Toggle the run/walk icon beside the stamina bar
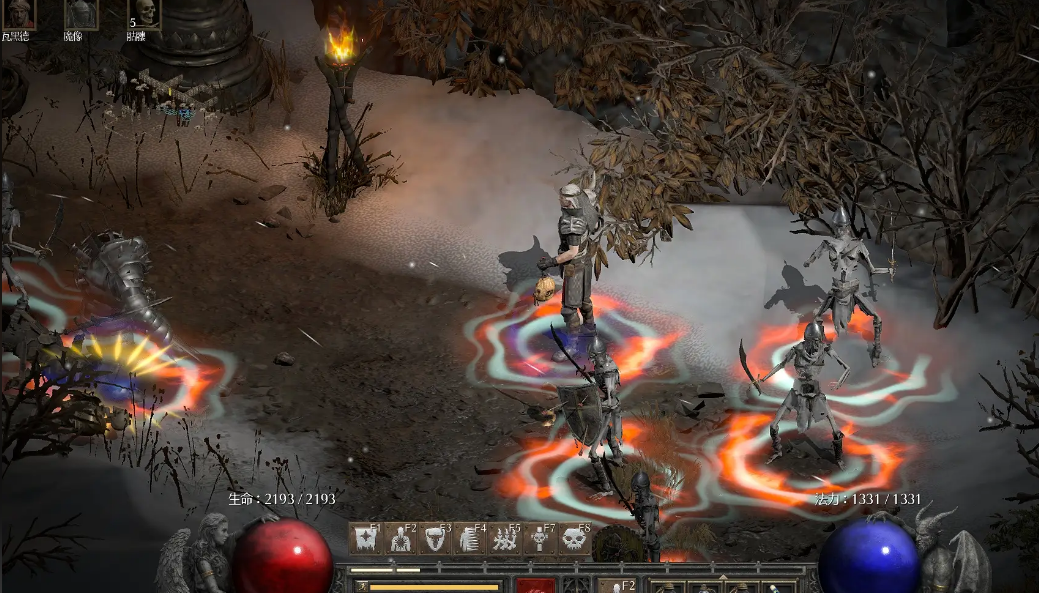The height and width of the screenshot is (593, 1039). point(360,586)
